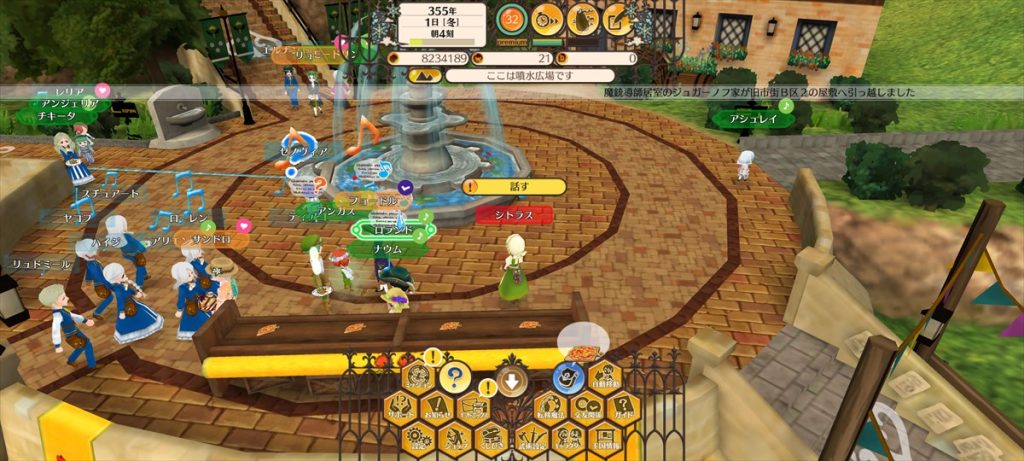1024x461 pixels.
Task: Click the blue pointing hand action icon
Action: pos(568,377)
